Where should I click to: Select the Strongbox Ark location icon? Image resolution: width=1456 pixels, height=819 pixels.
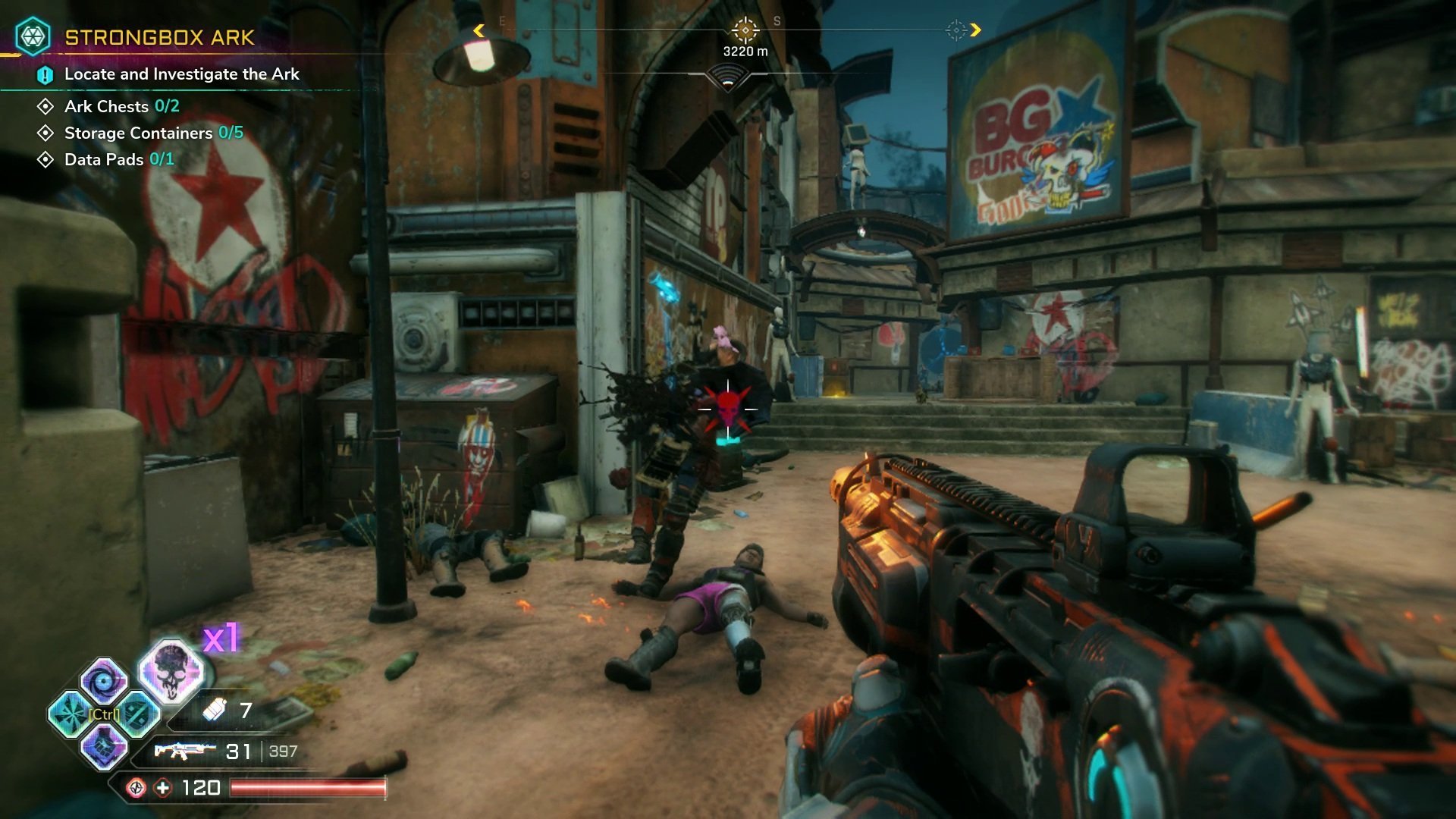point(33,36)
